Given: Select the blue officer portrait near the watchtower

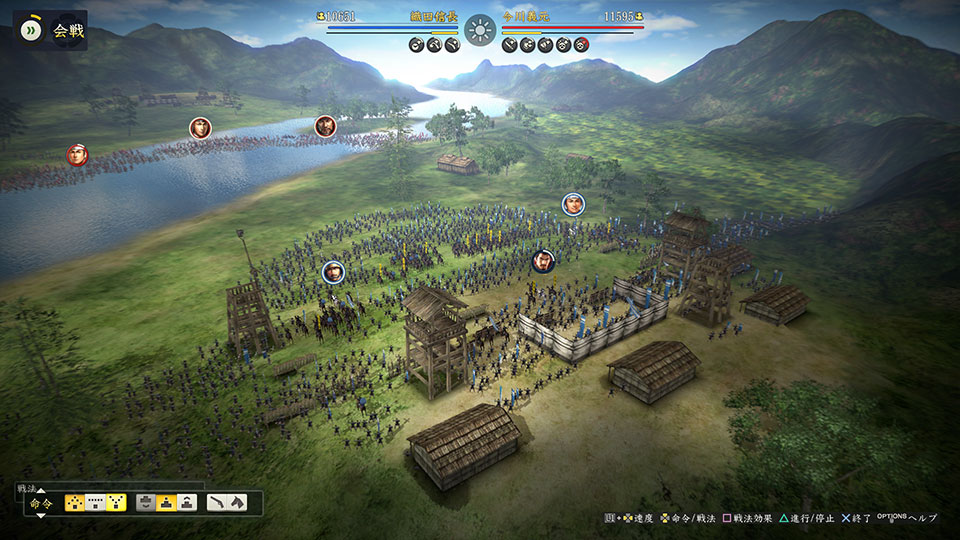Looking at the screenshot, I should (x=333, y=271).
